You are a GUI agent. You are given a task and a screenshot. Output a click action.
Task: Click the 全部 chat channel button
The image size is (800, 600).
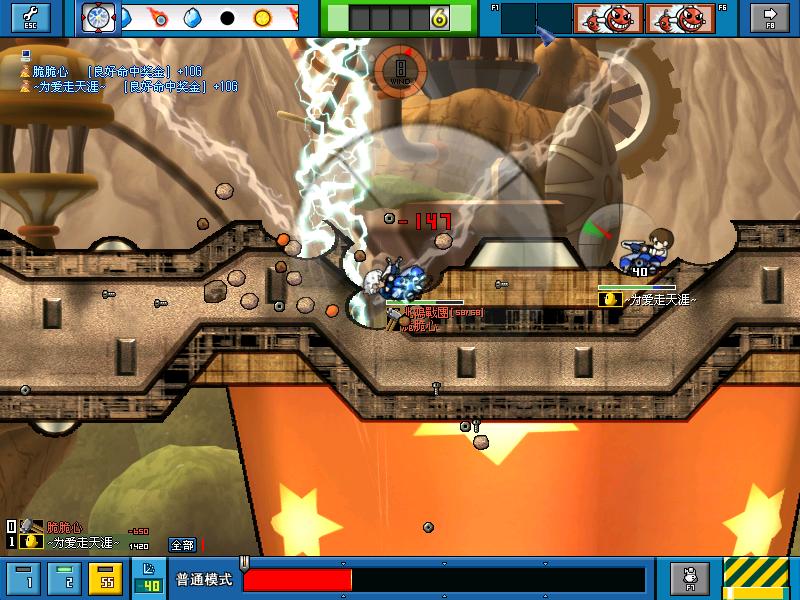coord(182,544)
